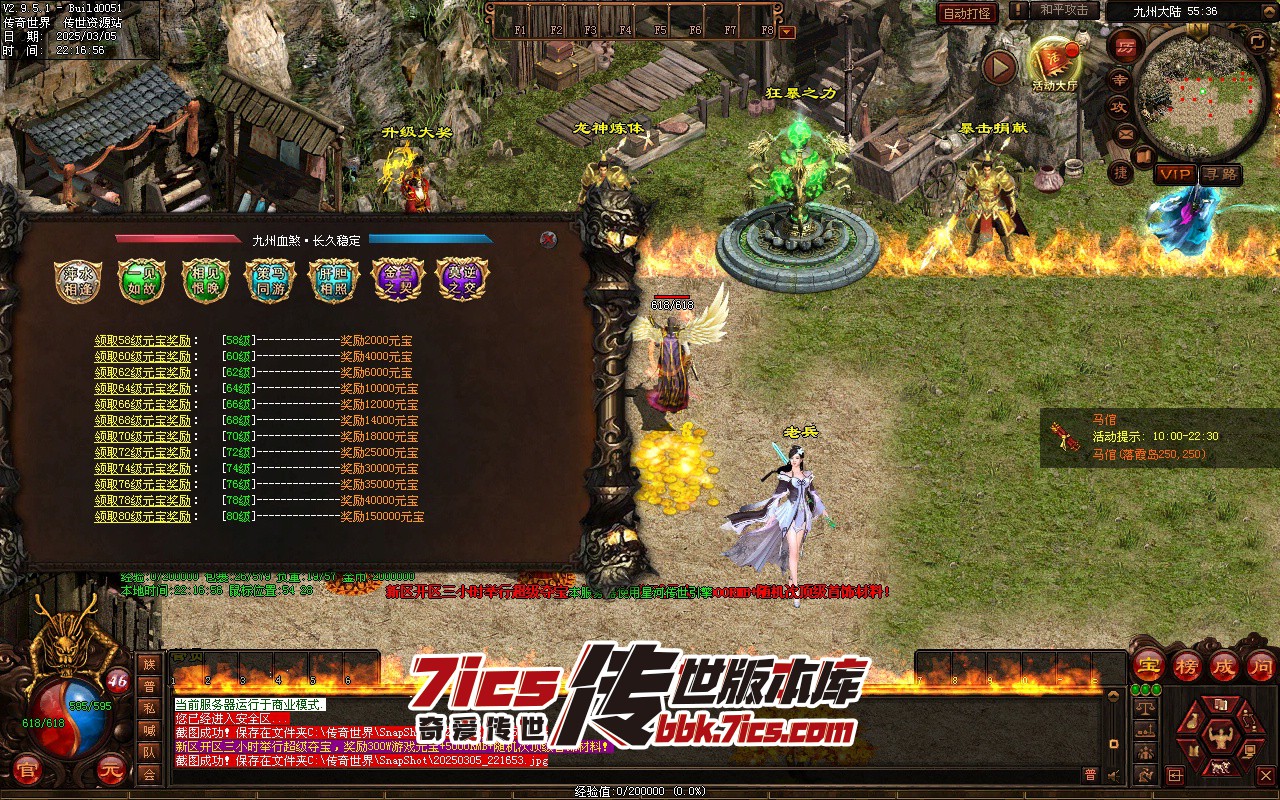Open the 宝 treasure shop orb
Screen dimensions: 1280x800
pos(1149,665)
